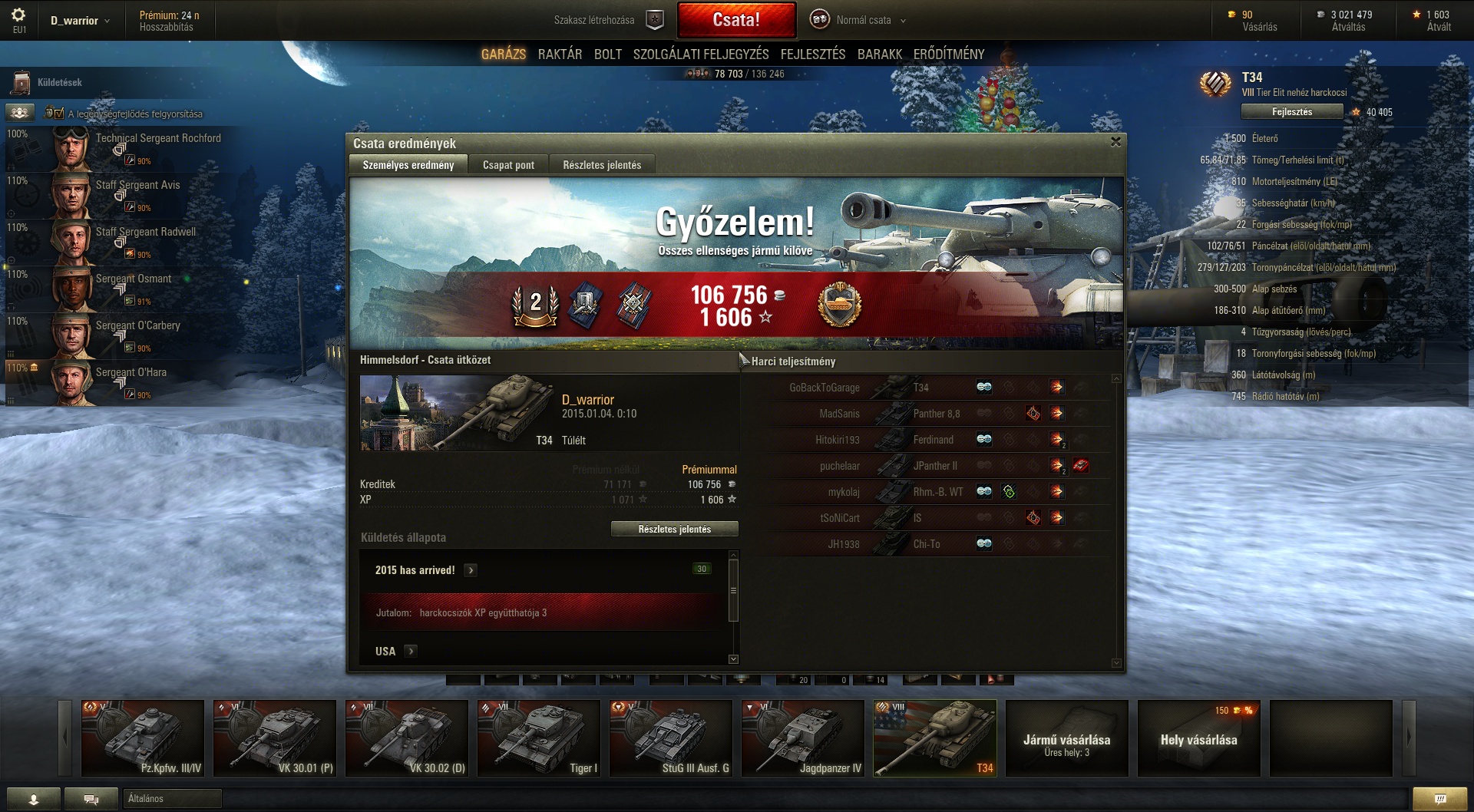Start battle with the red Csata! button
1474x812 pixels.
tap(736, 20)
